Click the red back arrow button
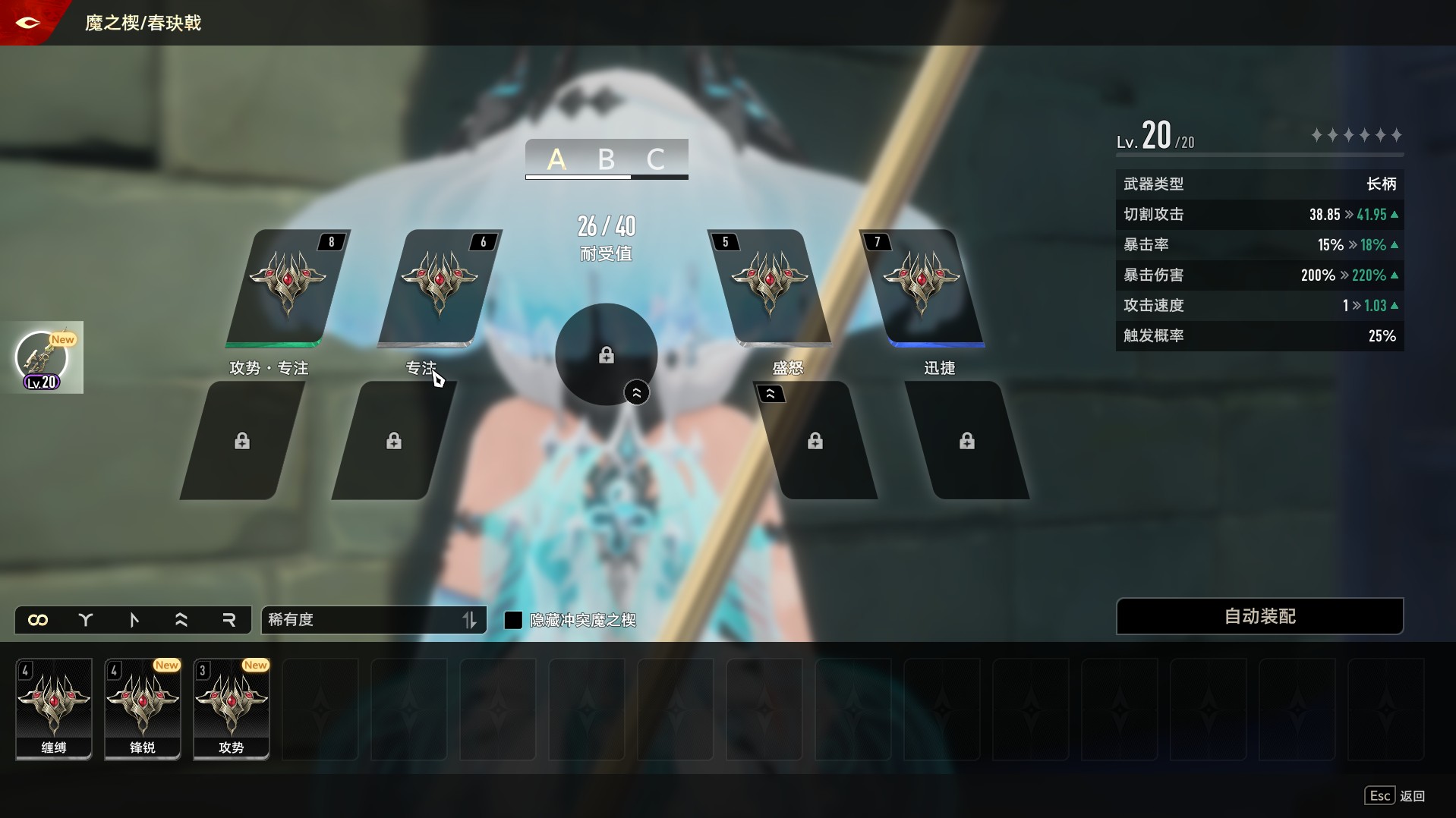 [27, 23]
